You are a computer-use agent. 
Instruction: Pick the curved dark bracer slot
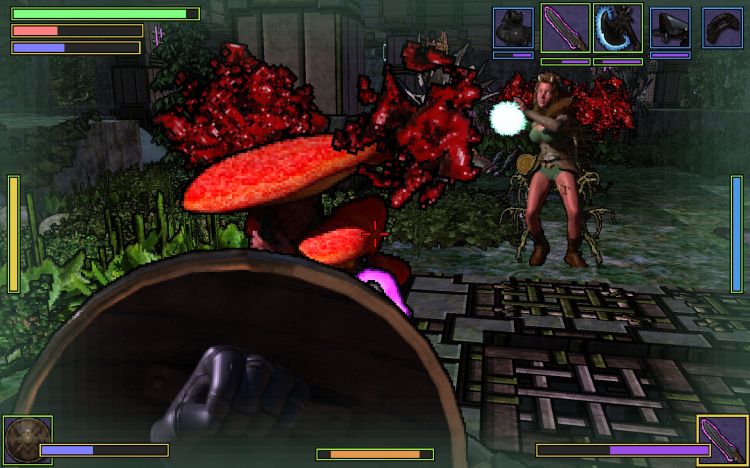pyautogui.click(x=722, y=27)
